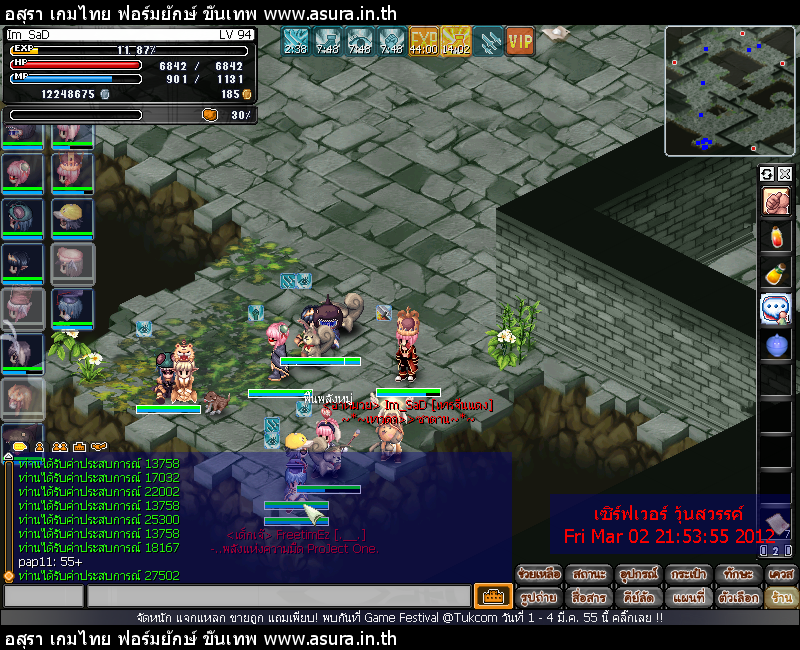Click the รูปถ่าย (photo) button
This screenshot has width=800, height=650.
(x=540, y=597)
